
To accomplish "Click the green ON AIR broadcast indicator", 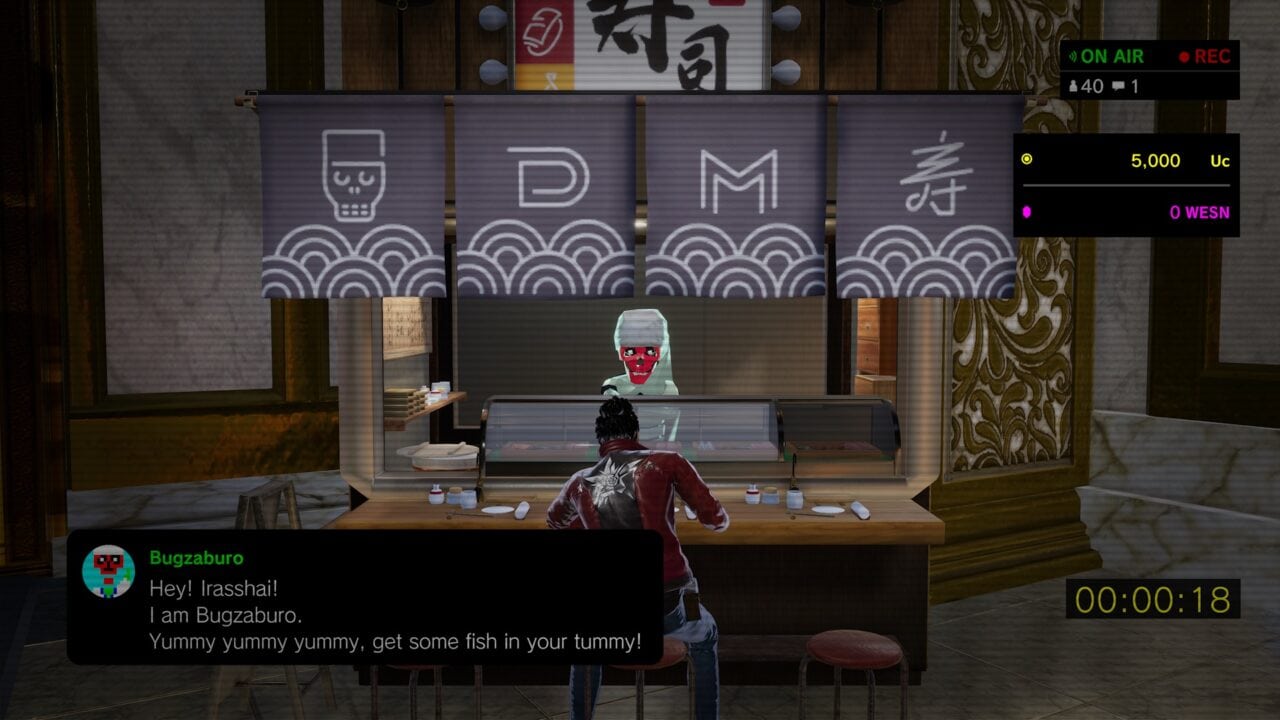I will [x=1106, y=57].
